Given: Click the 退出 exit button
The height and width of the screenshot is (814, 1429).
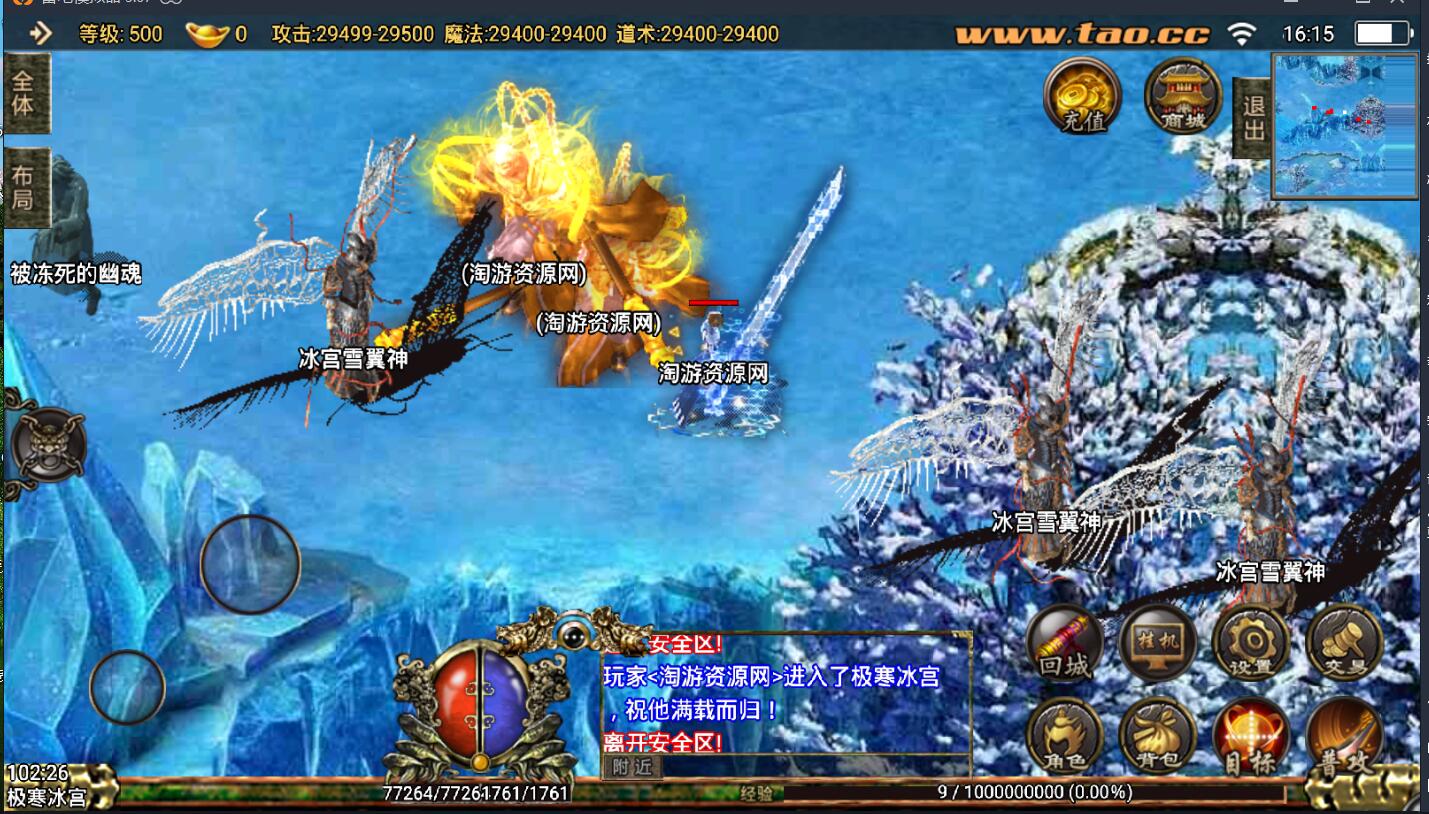Looking at the screenshot, I should coord(1252,118).
